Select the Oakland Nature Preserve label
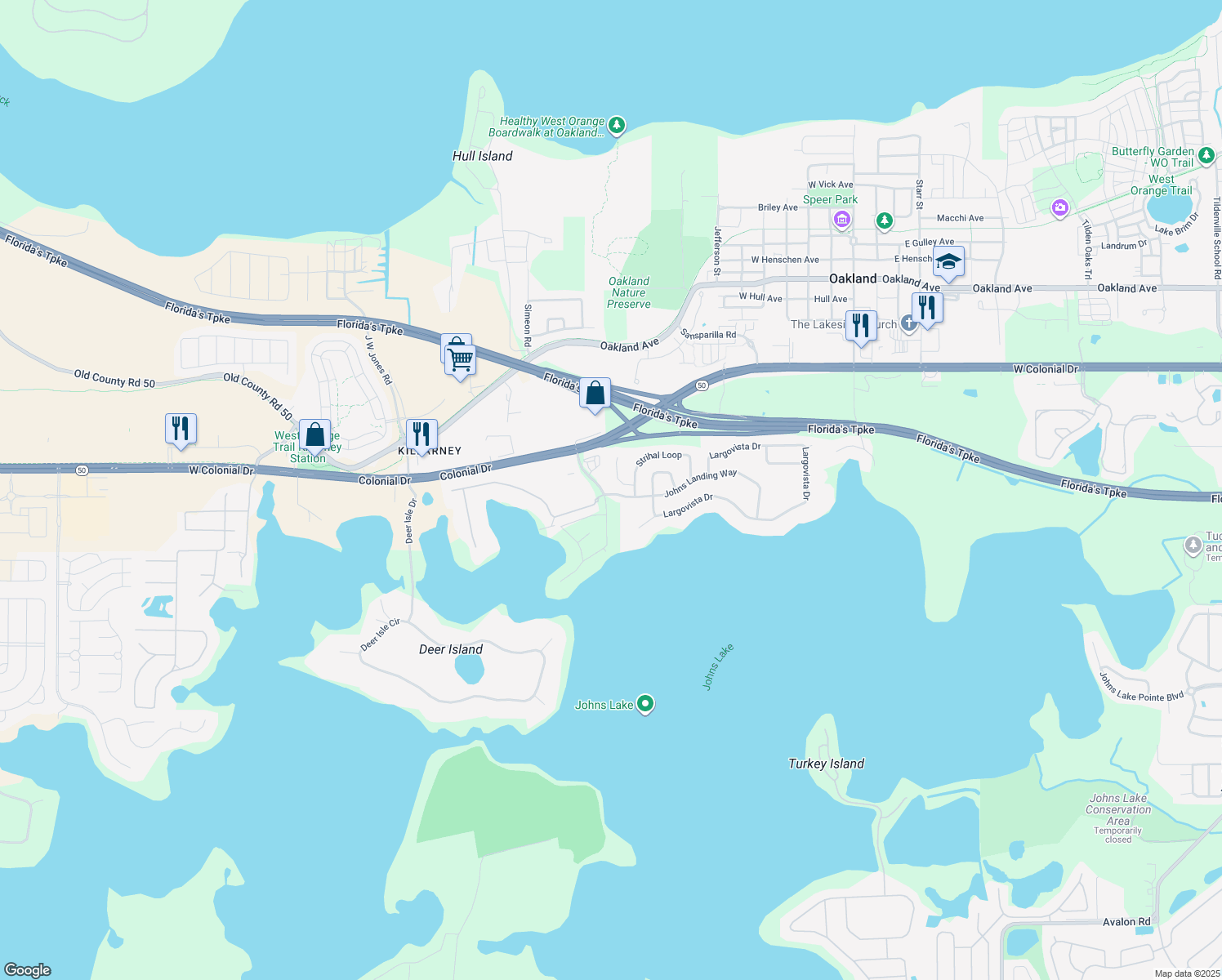Image resolution: width=1222 pixels, height=980 pixels. click(x=629, y=292)
